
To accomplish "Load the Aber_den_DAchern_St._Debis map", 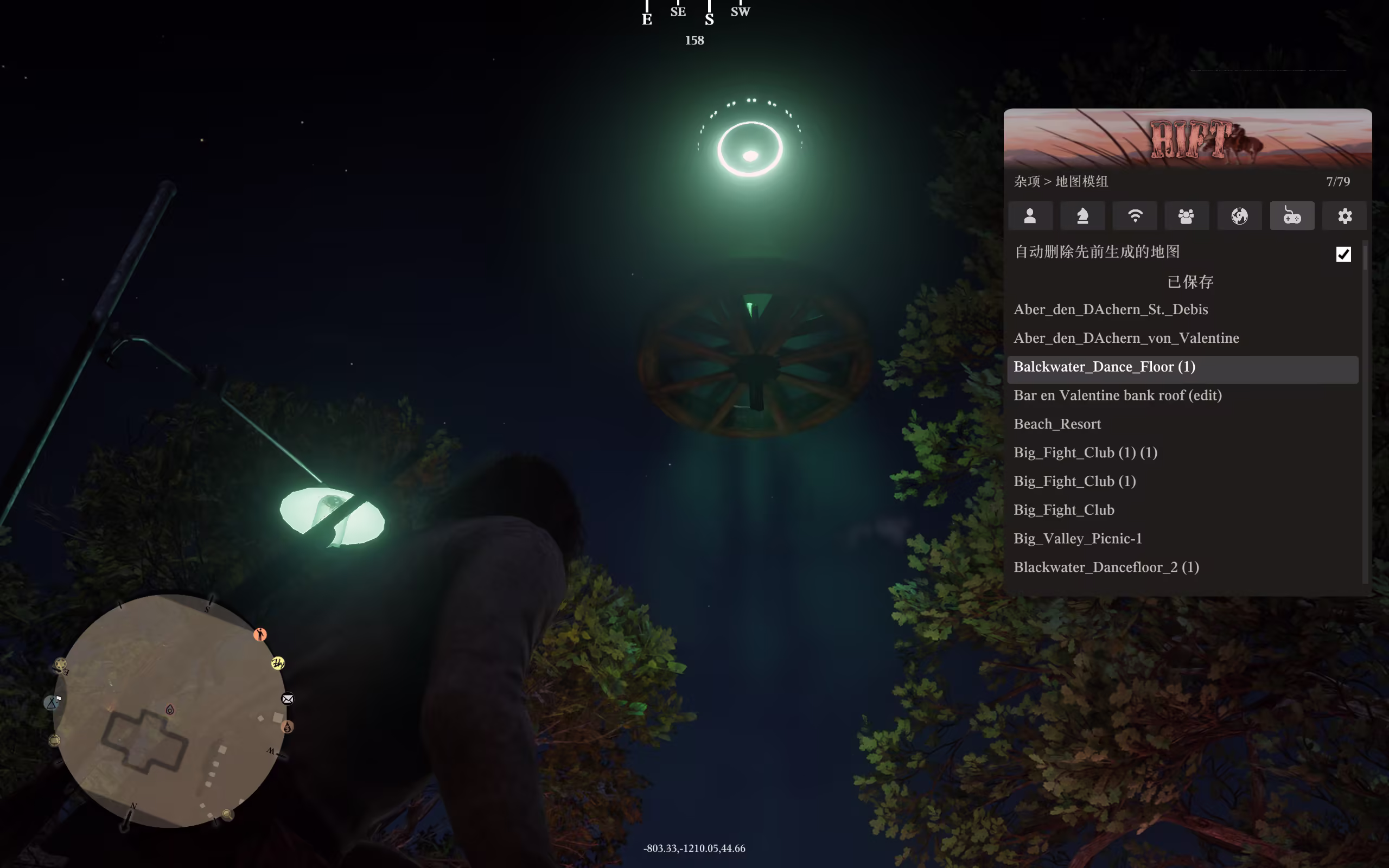I will (x=1111, y=309).
